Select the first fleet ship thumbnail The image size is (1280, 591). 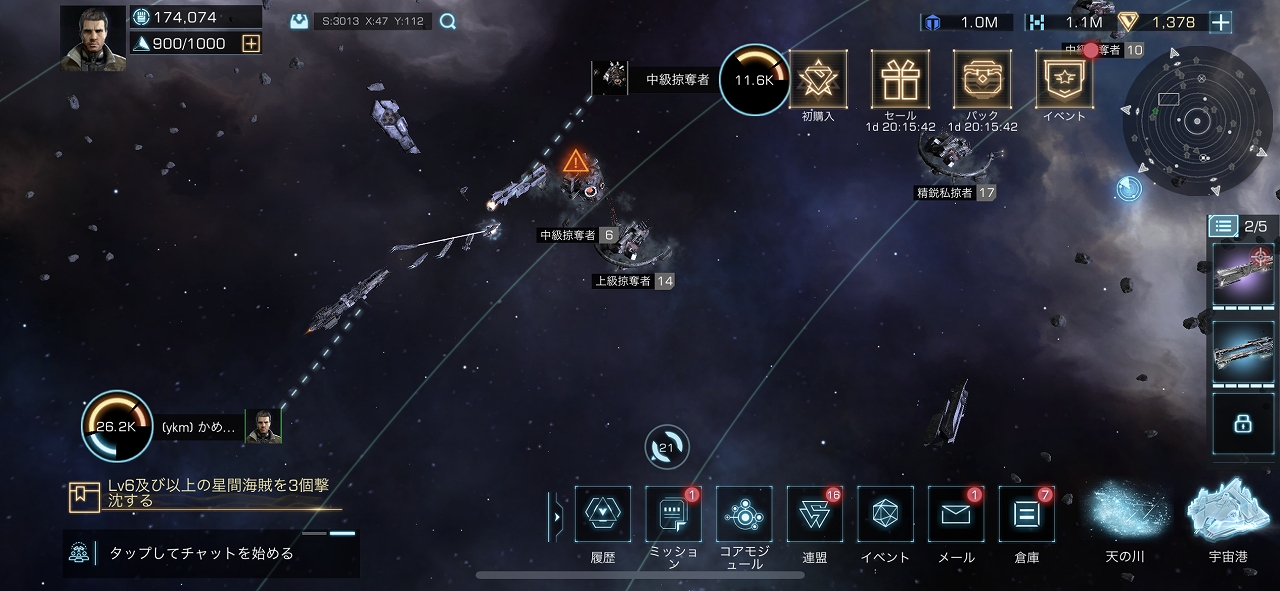tap(1243, 274)
